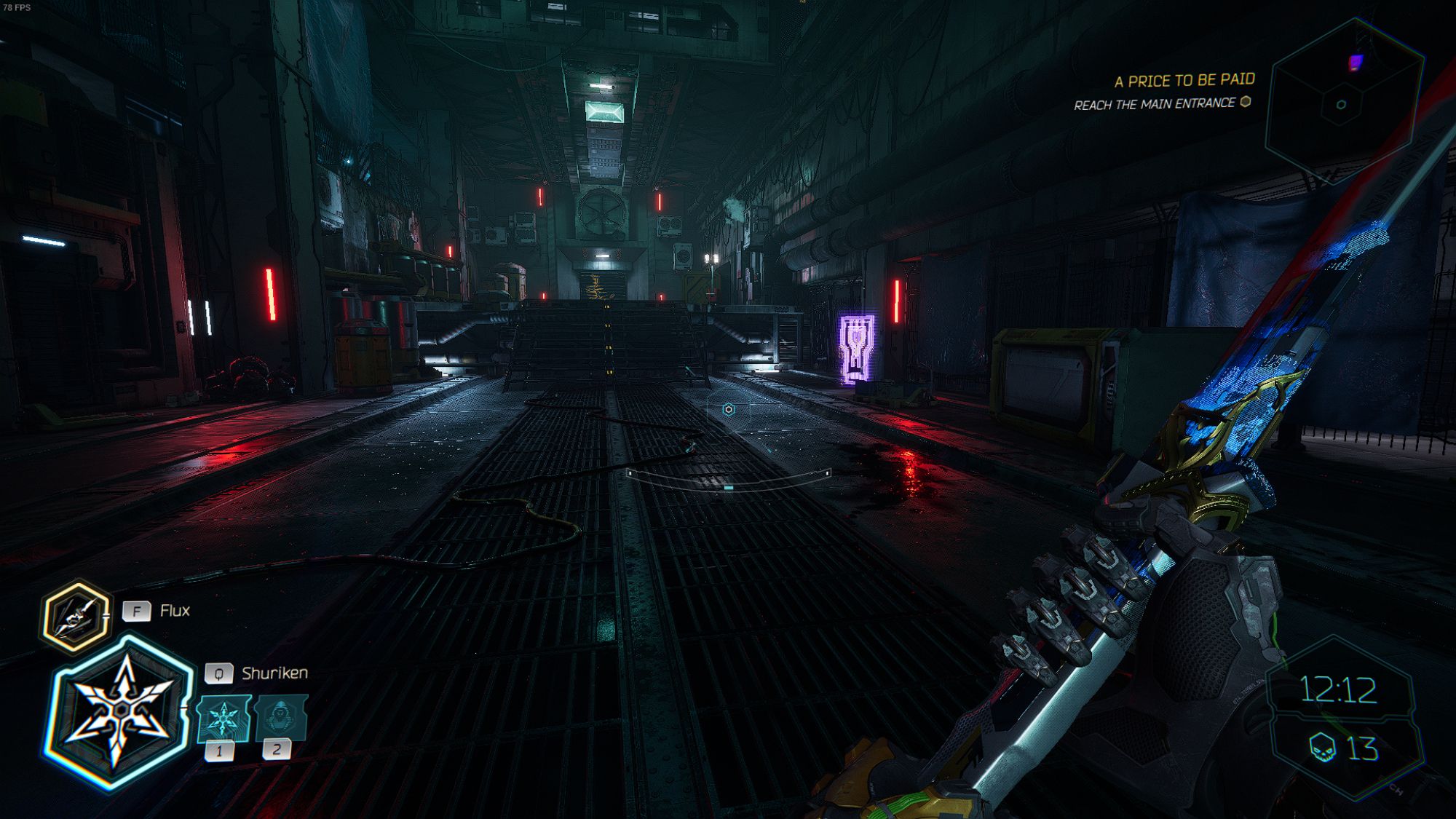Click the hooded figure icon in slot 2

279,717
